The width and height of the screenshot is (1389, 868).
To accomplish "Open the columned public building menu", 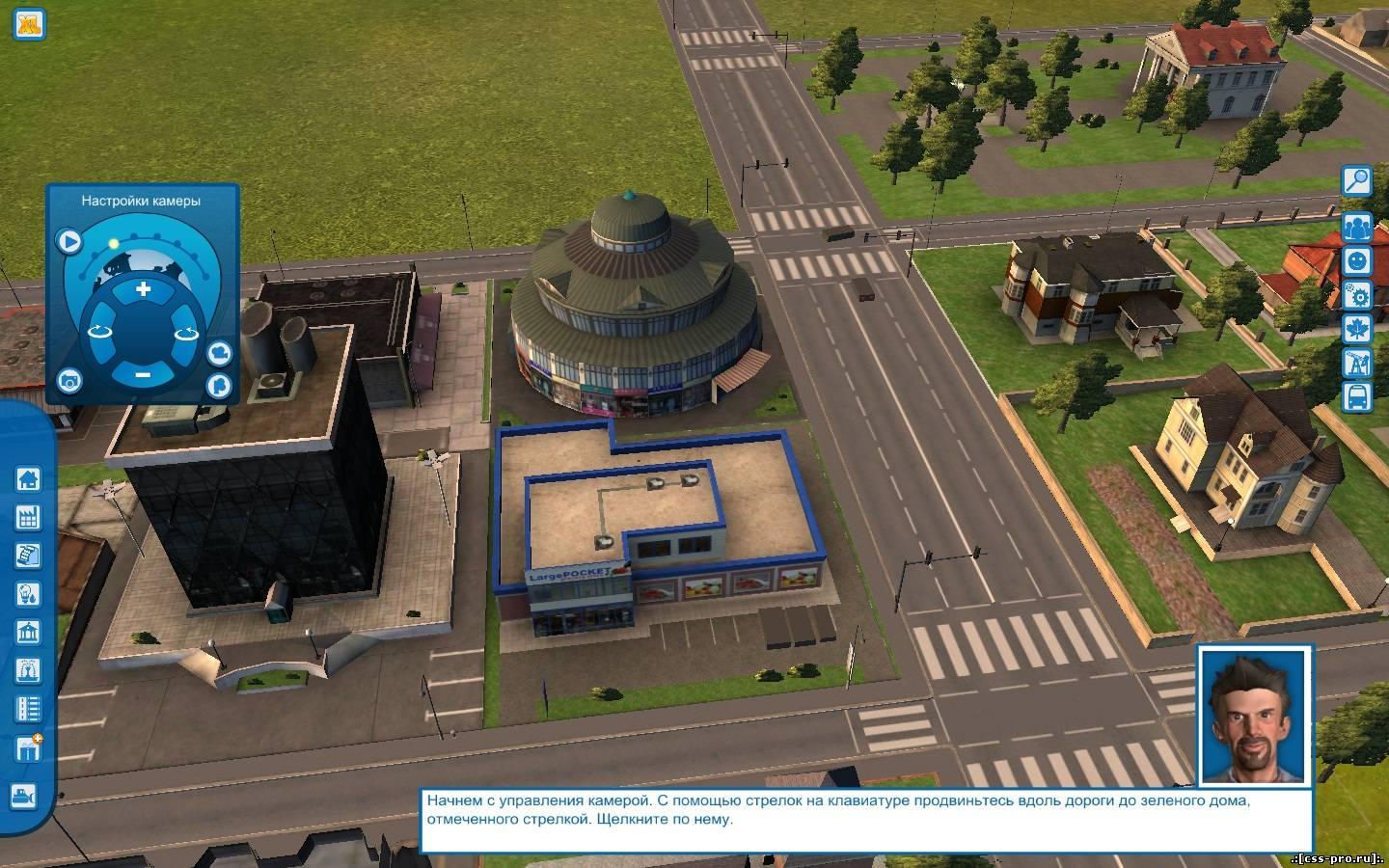I will tap(27, 632).
